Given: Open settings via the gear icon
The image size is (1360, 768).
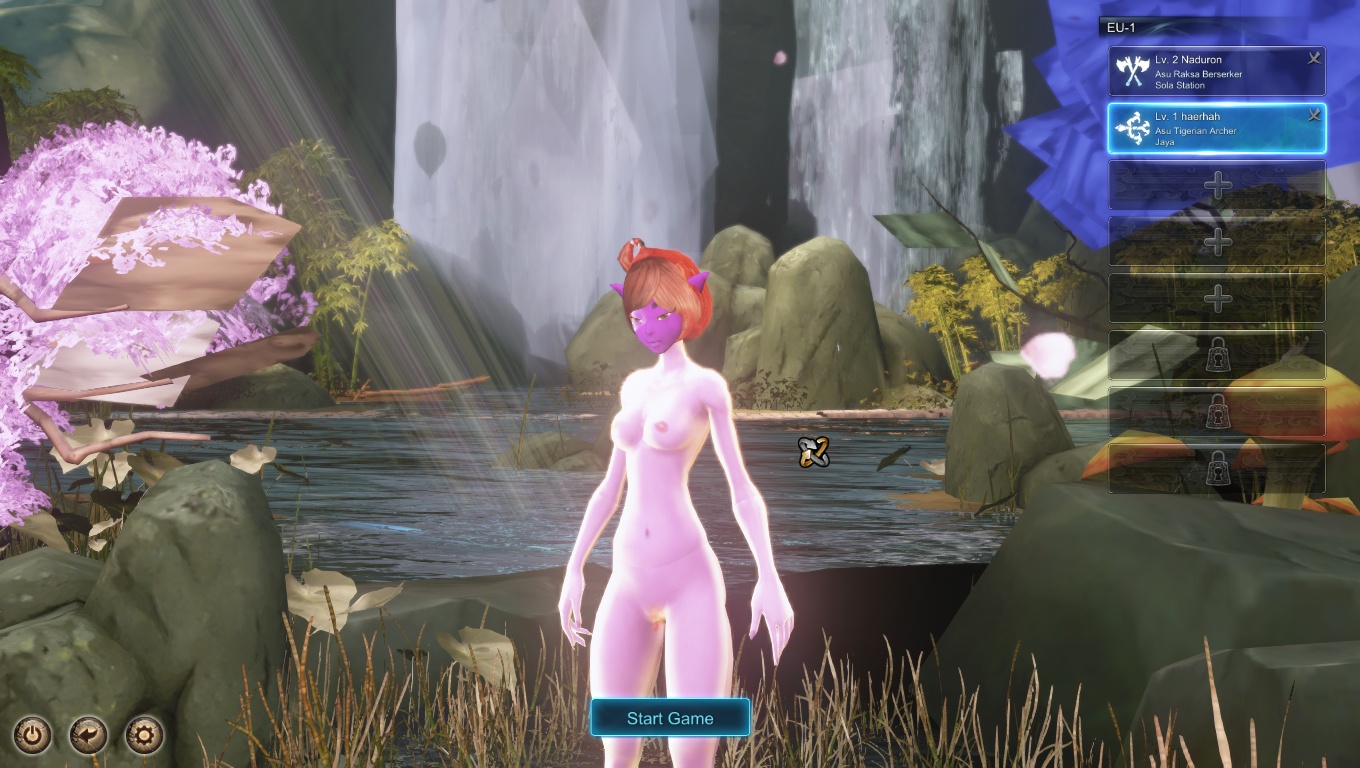Looking at the screenshot, I should coord(144,736).
